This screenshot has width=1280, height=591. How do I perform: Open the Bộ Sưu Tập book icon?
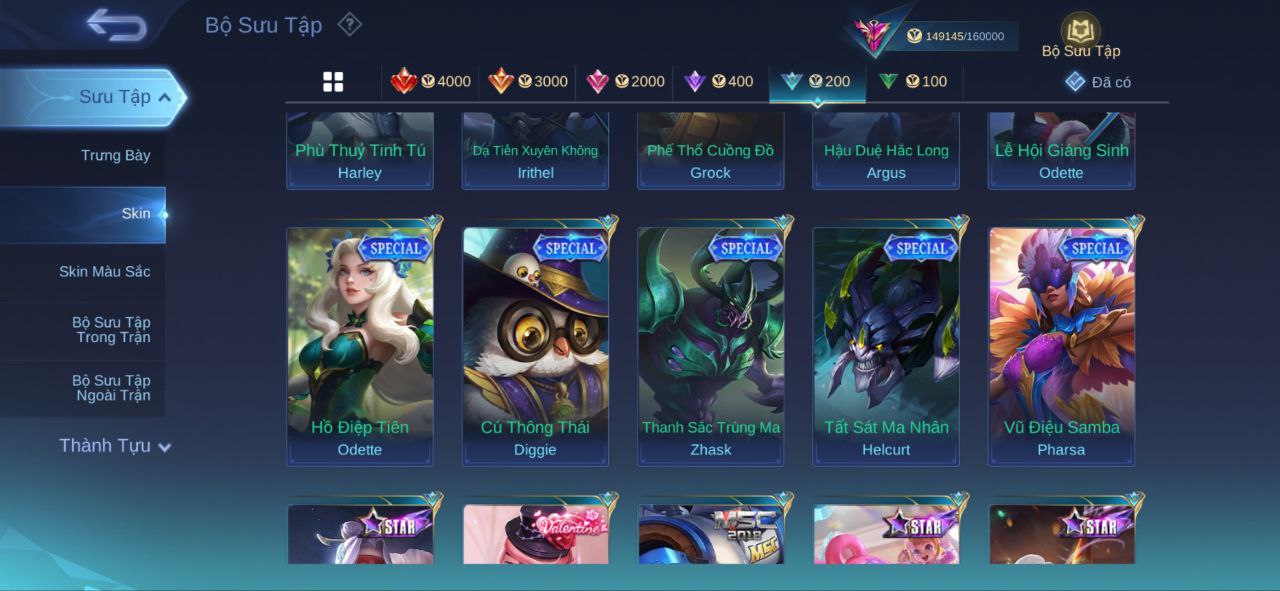(1080, 32)
